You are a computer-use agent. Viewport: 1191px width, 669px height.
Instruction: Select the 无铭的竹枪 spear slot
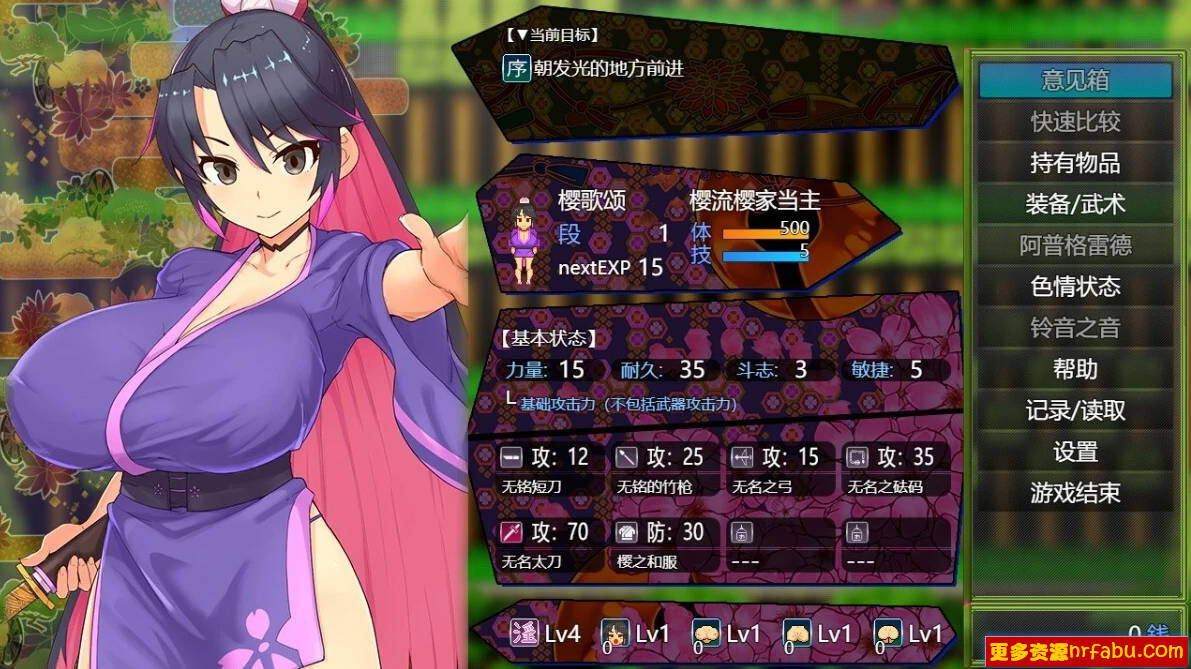click(x=662, y=470)
